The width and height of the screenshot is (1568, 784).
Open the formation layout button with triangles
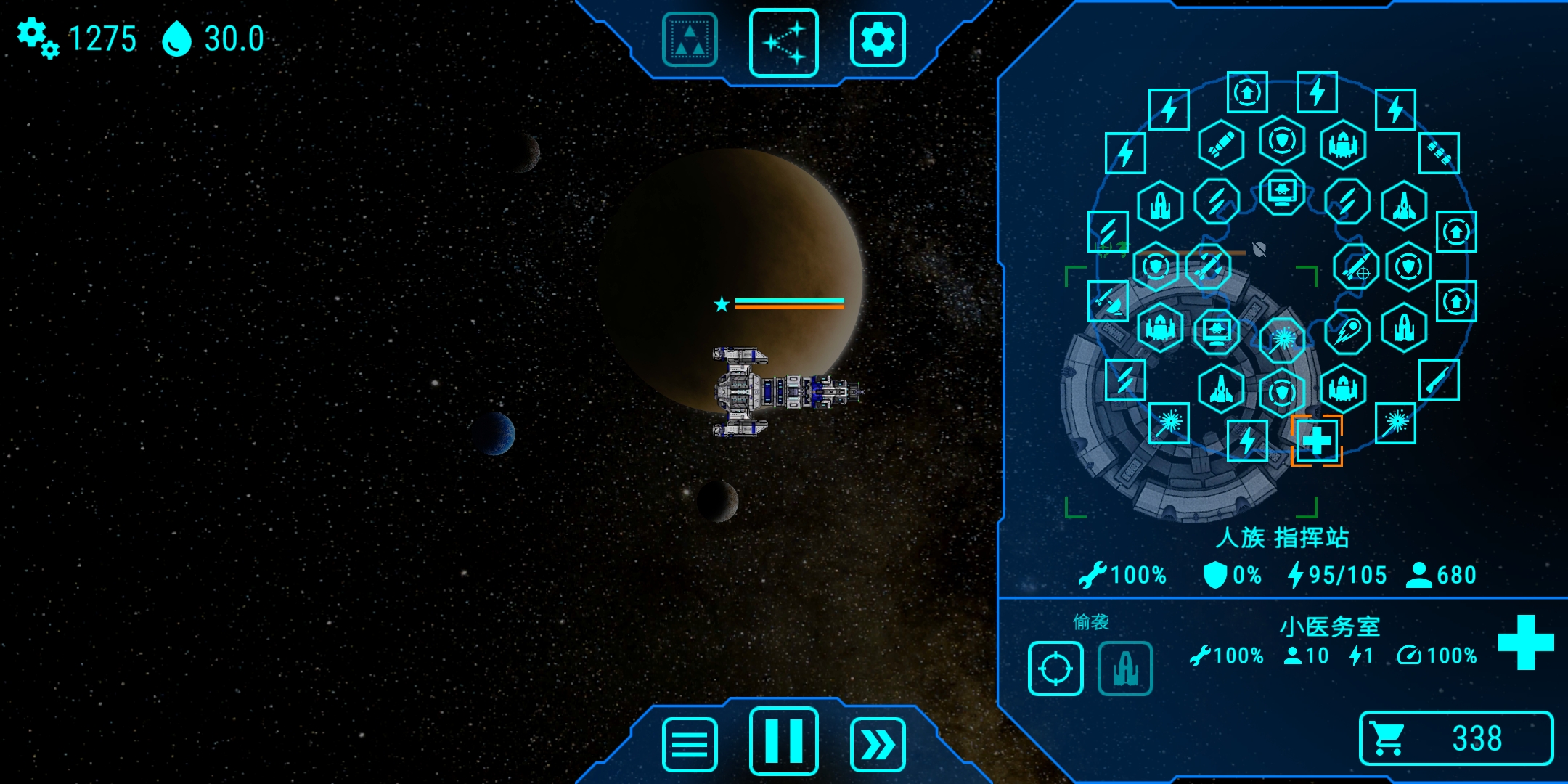pyautogui.click(x=690, y=41)
